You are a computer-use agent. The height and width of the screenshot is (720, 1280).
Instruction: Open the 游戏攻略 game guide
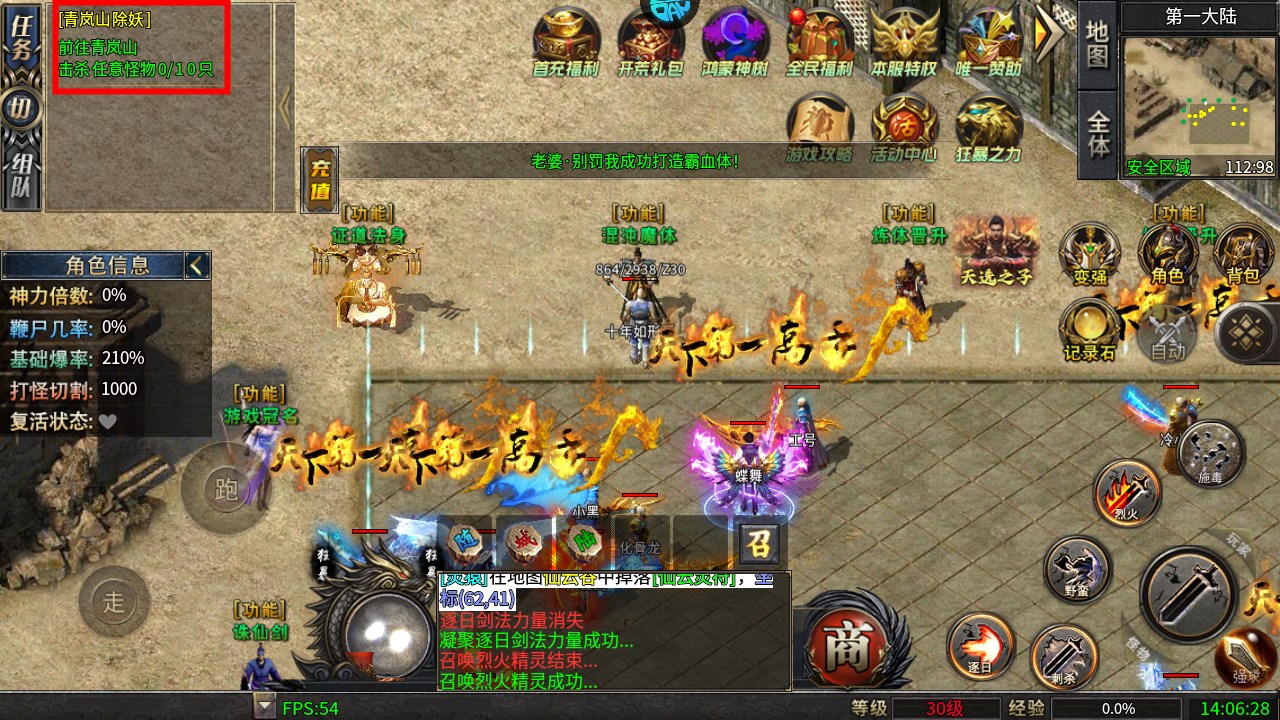tap(819, 127)
